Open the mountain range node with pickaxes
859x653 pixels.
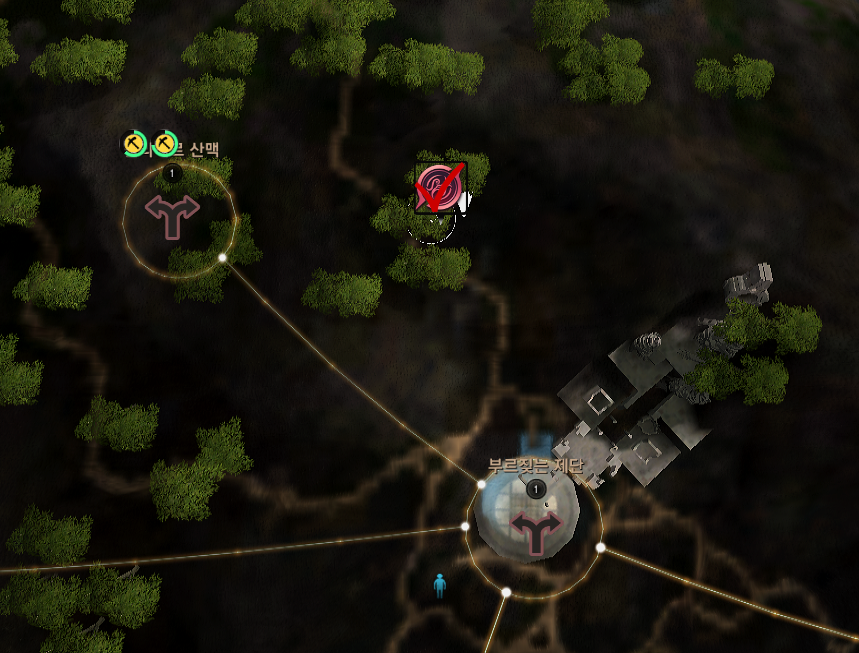point(172,215)
